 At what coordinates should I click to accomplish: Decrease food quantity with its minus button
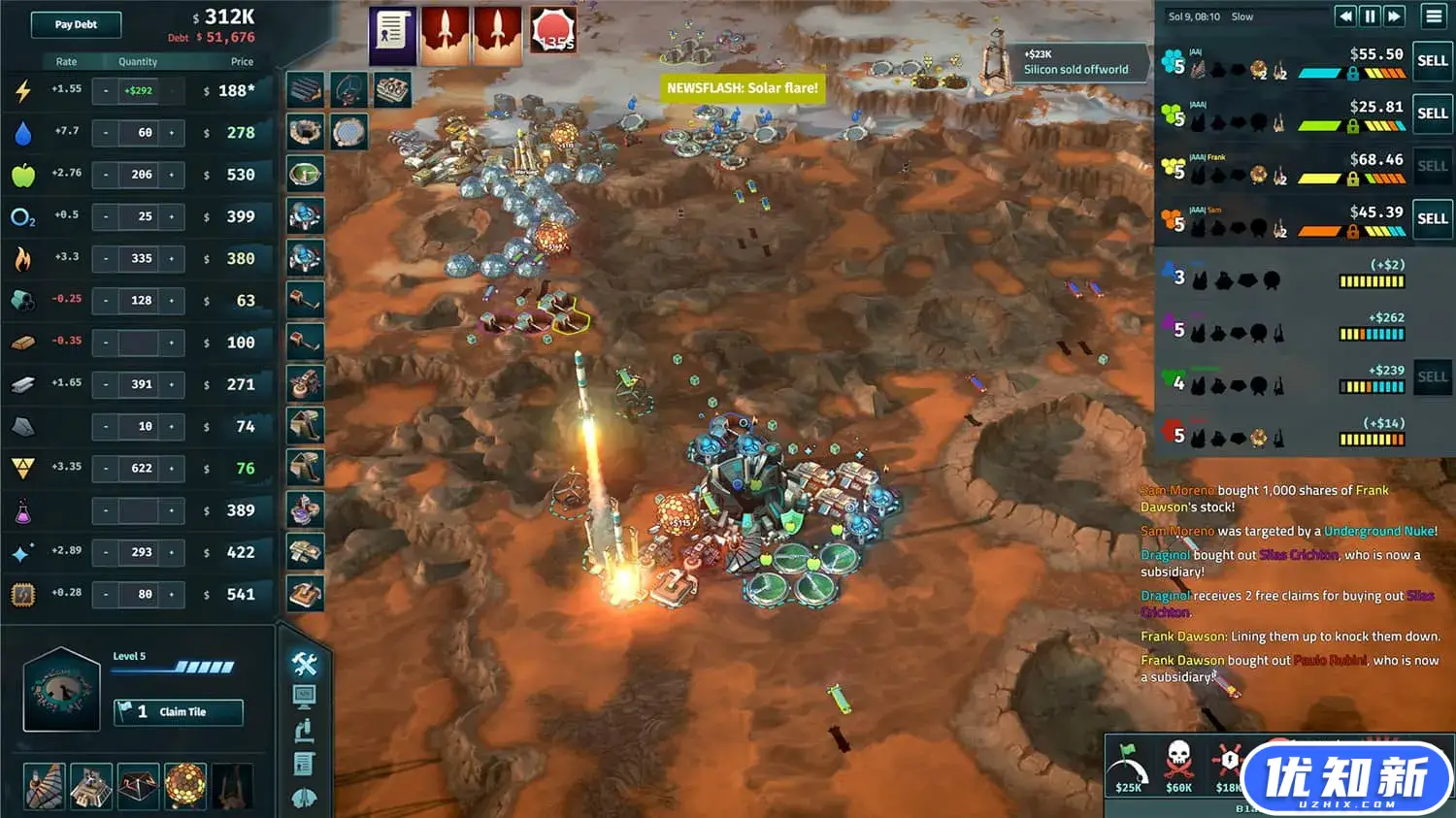point(106,175)
